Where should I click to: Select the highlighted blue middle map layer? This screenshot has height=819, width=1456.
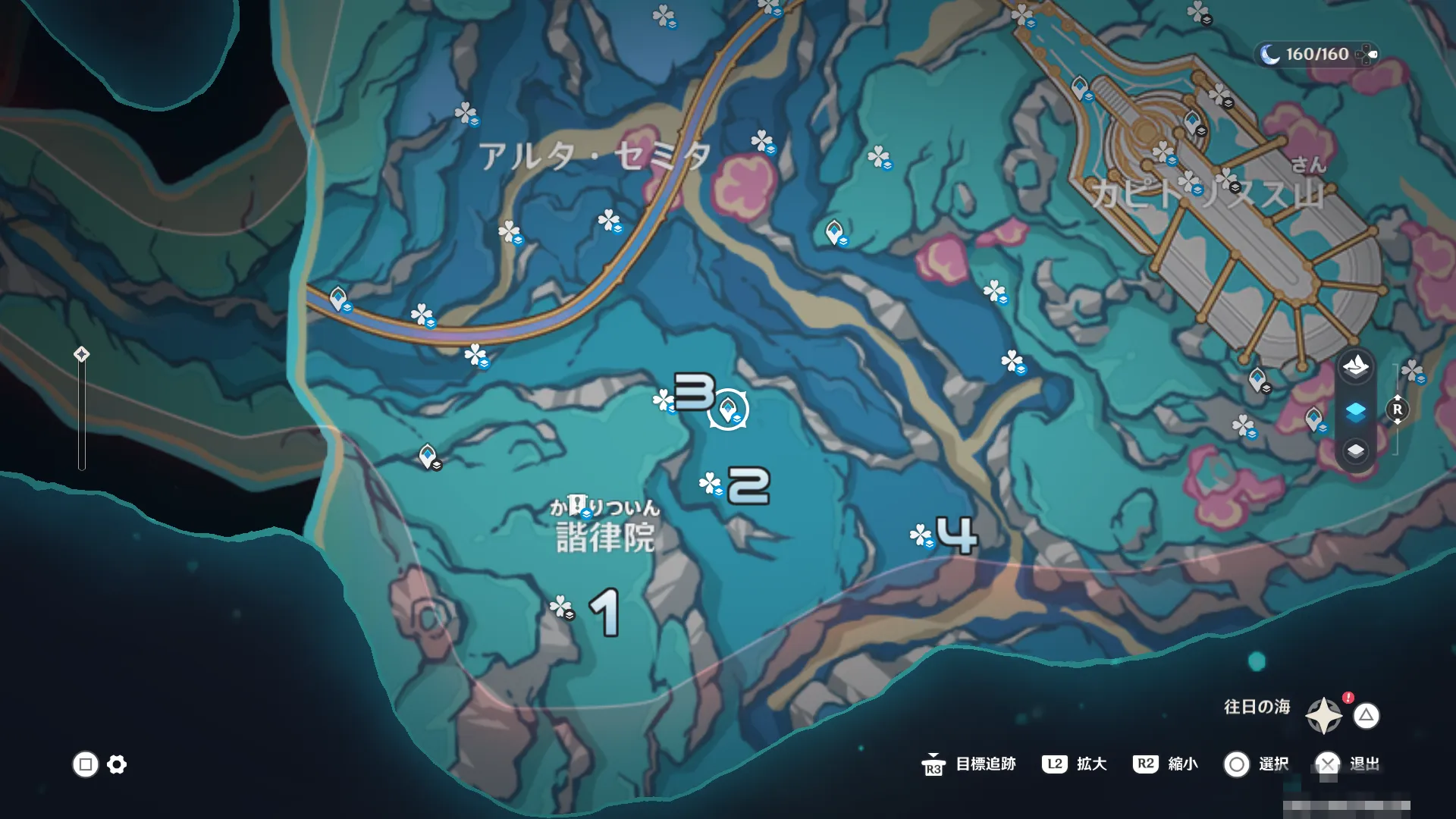click(x=1356, y=411)
